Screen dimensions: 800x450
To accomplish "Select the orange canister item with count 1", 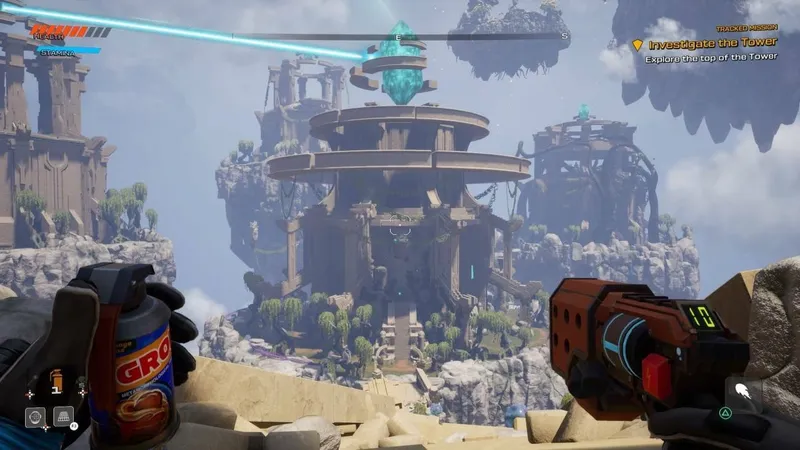I will click(x=56, y=381).
